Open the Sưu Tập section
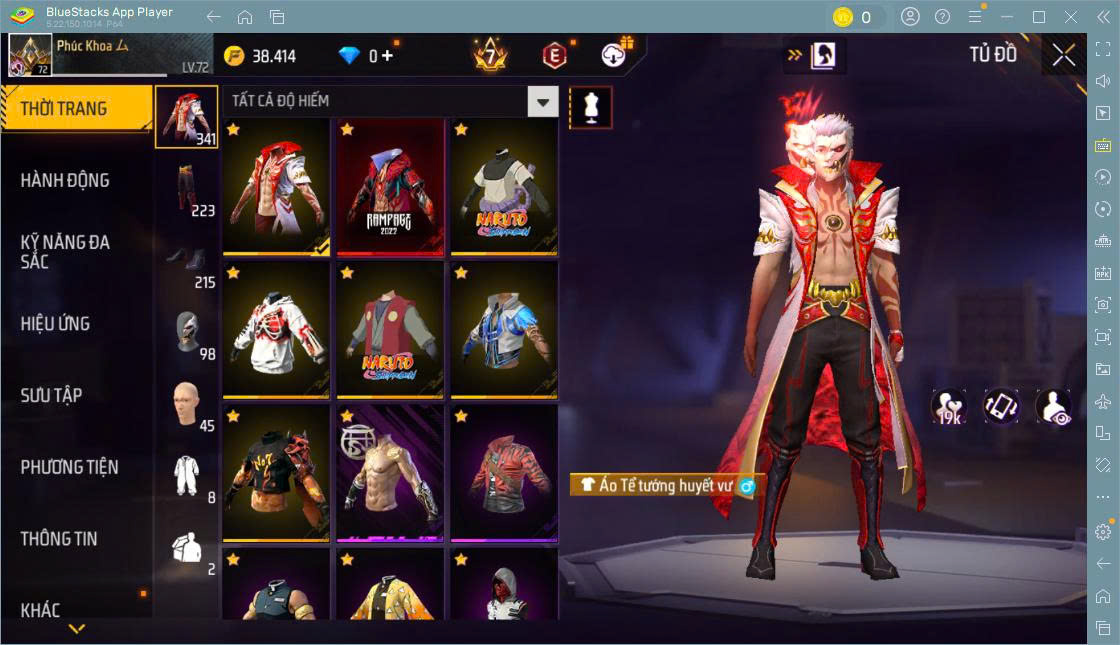This screenshot has width=1120, height=645. coord(52,395)
